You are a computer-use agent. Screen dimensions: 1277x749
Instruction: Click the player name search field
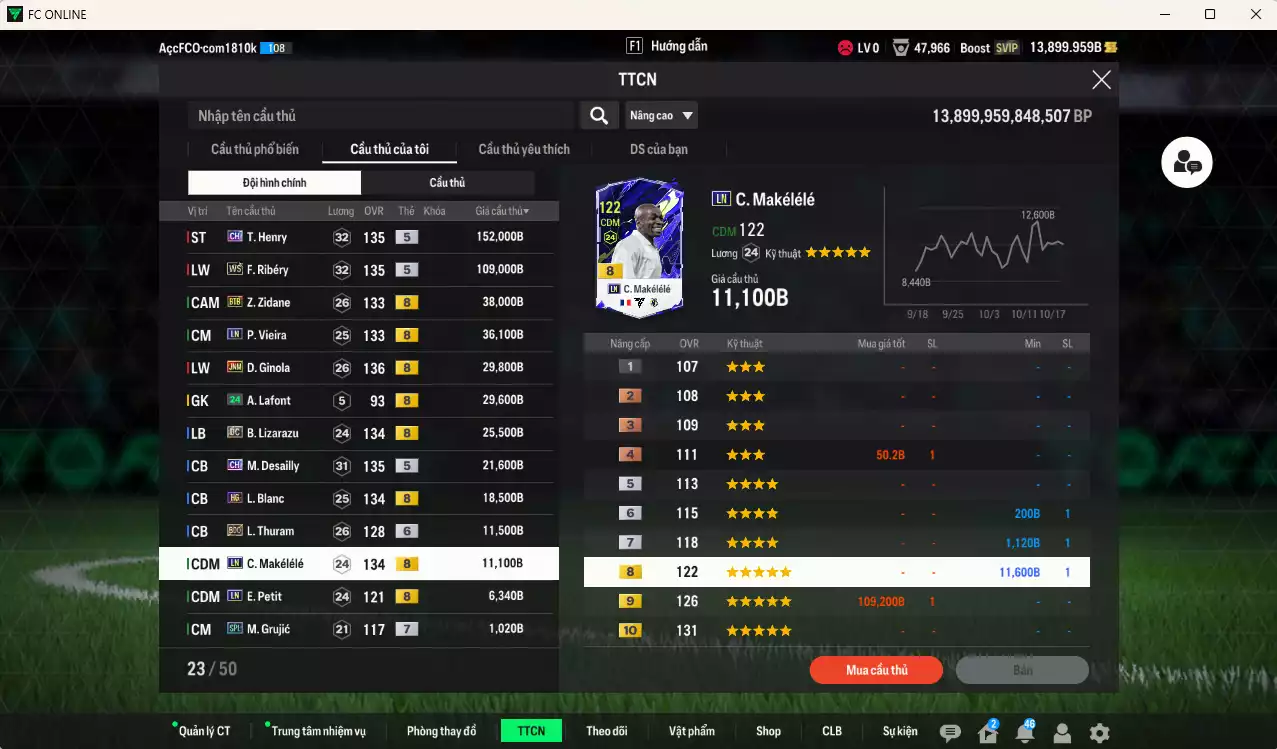click(380, 116)
